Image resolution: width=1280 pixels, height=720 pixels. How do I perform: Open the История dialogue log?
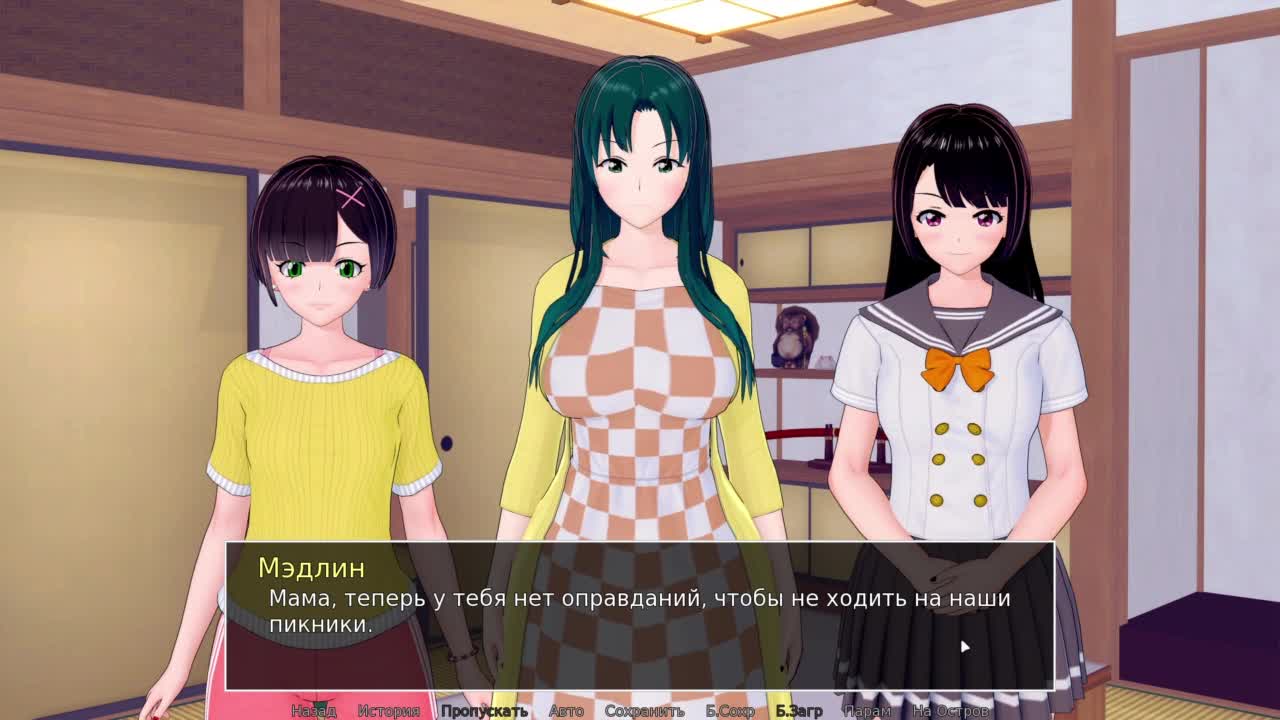tap(388, 711)
